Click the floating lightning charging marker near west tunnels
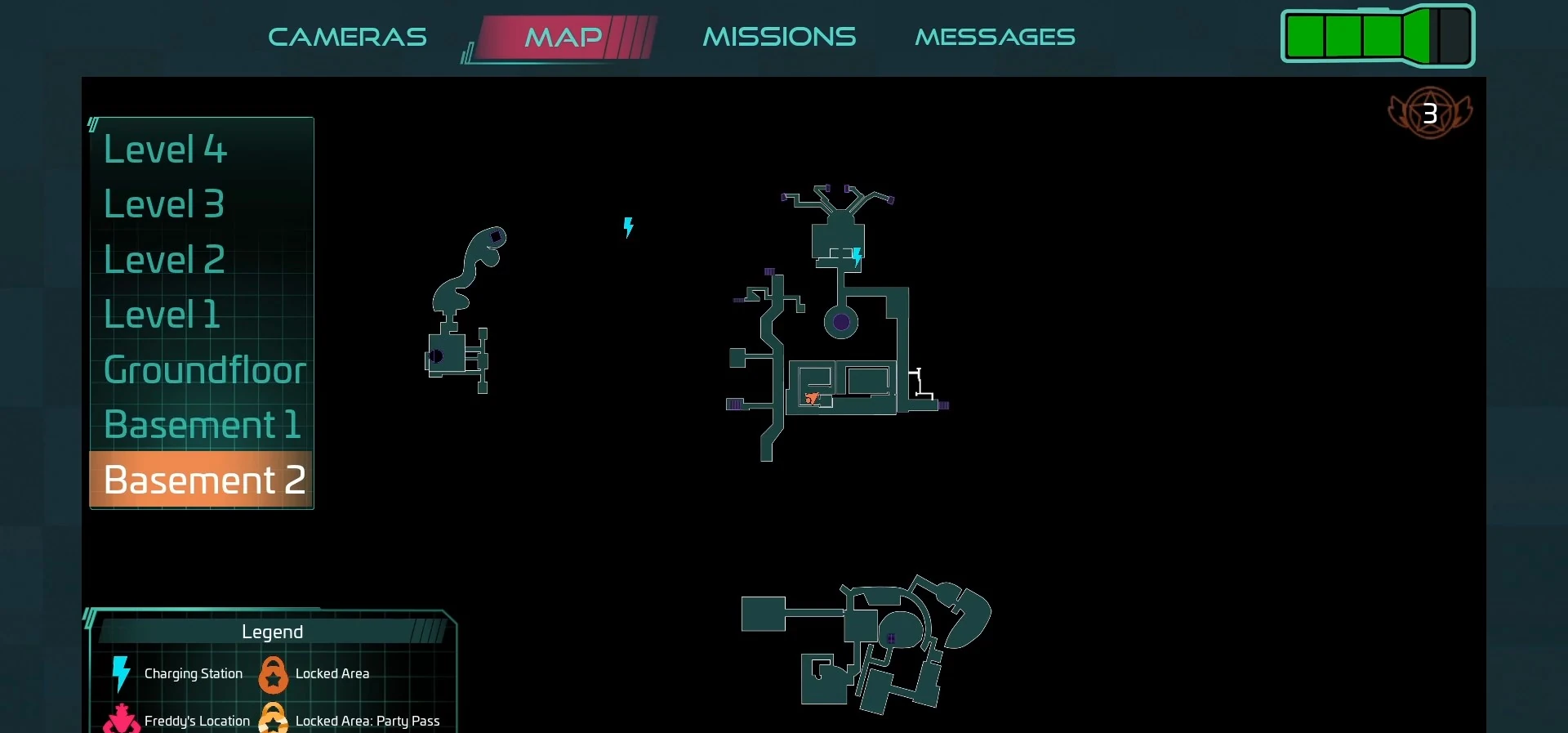 628,228
